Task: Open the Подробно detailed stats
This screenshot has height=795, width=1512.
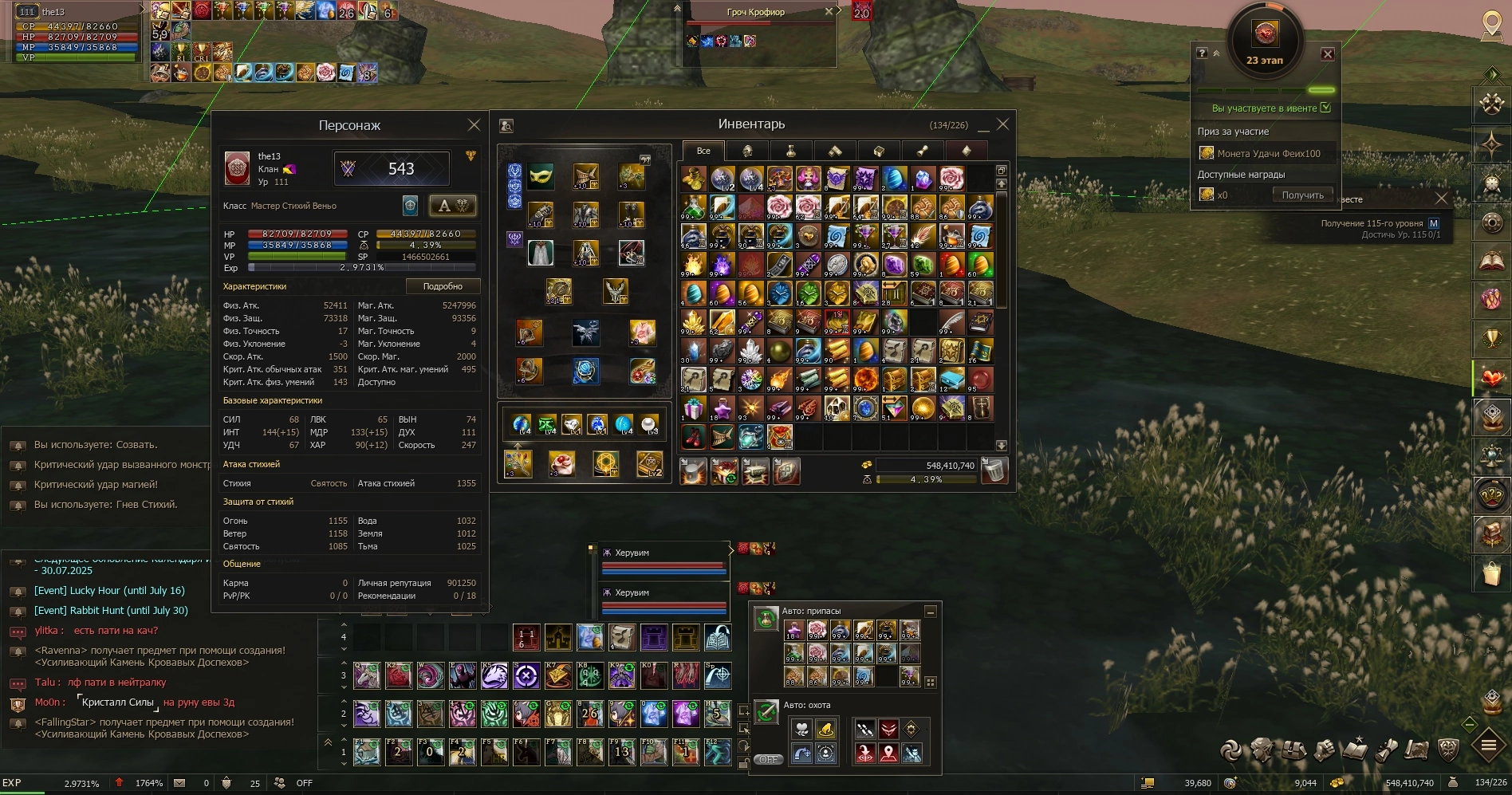Action: pyautogui.click(x=443, y=286)
